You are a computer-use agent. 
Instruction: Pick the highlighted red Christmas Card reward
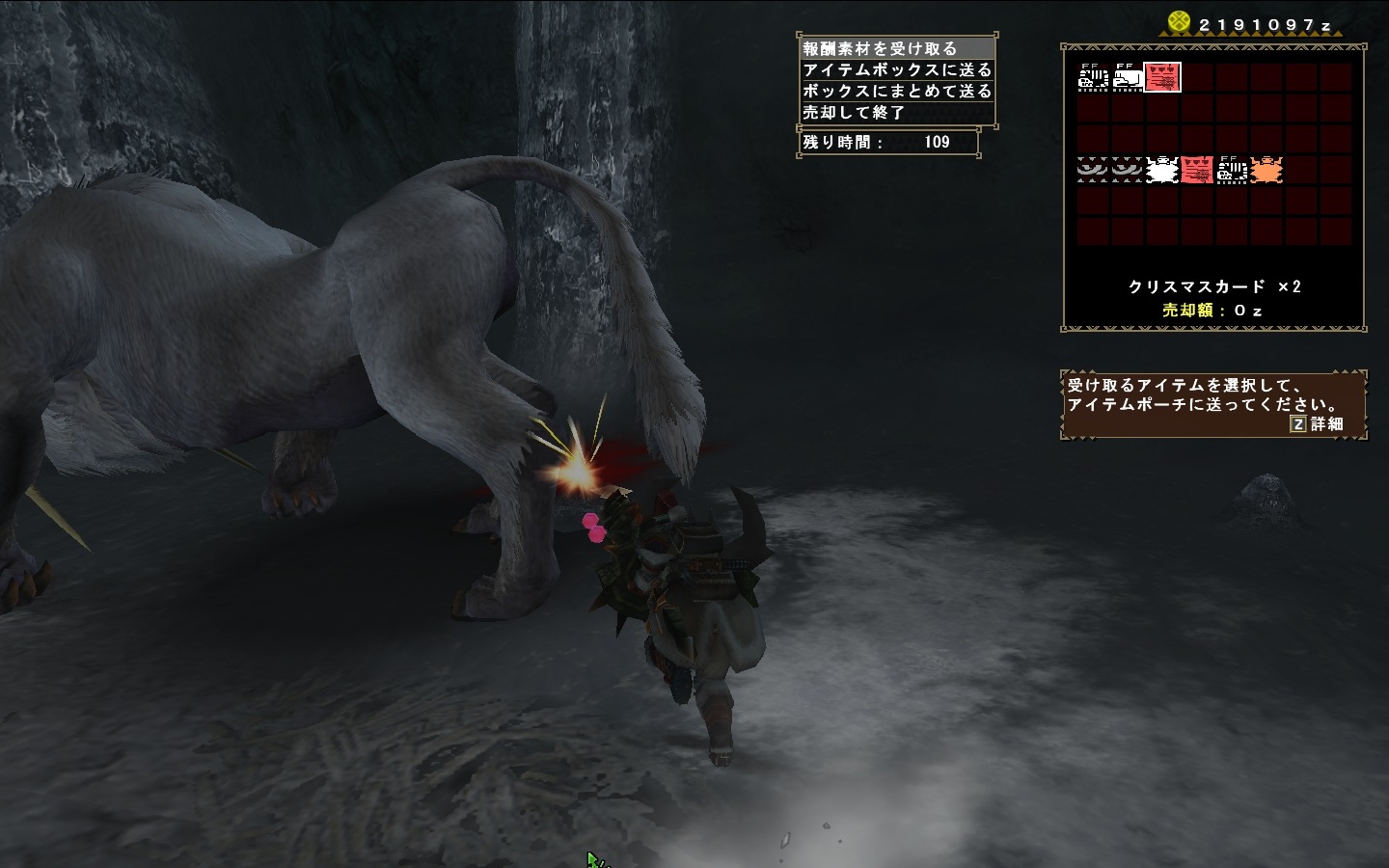click(x=1162, y=77)
